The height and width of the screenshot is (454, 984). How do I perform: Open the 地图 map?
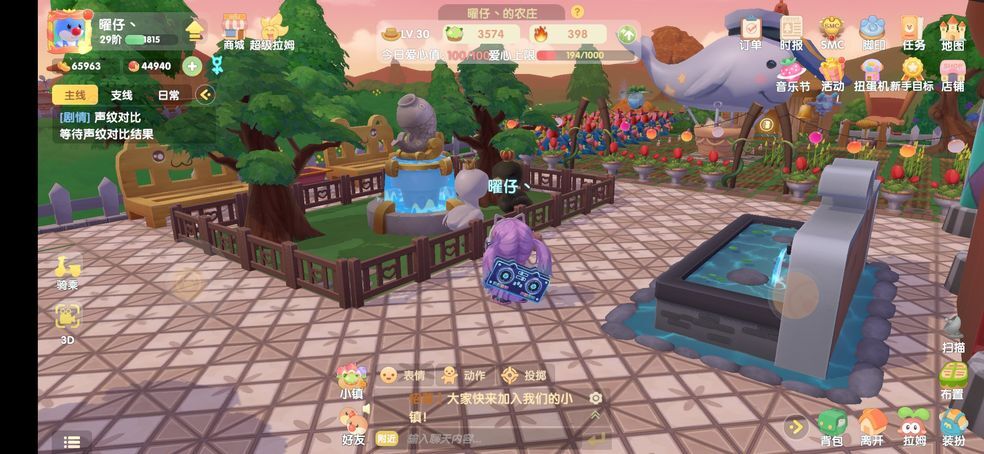[x=952, y=30]
